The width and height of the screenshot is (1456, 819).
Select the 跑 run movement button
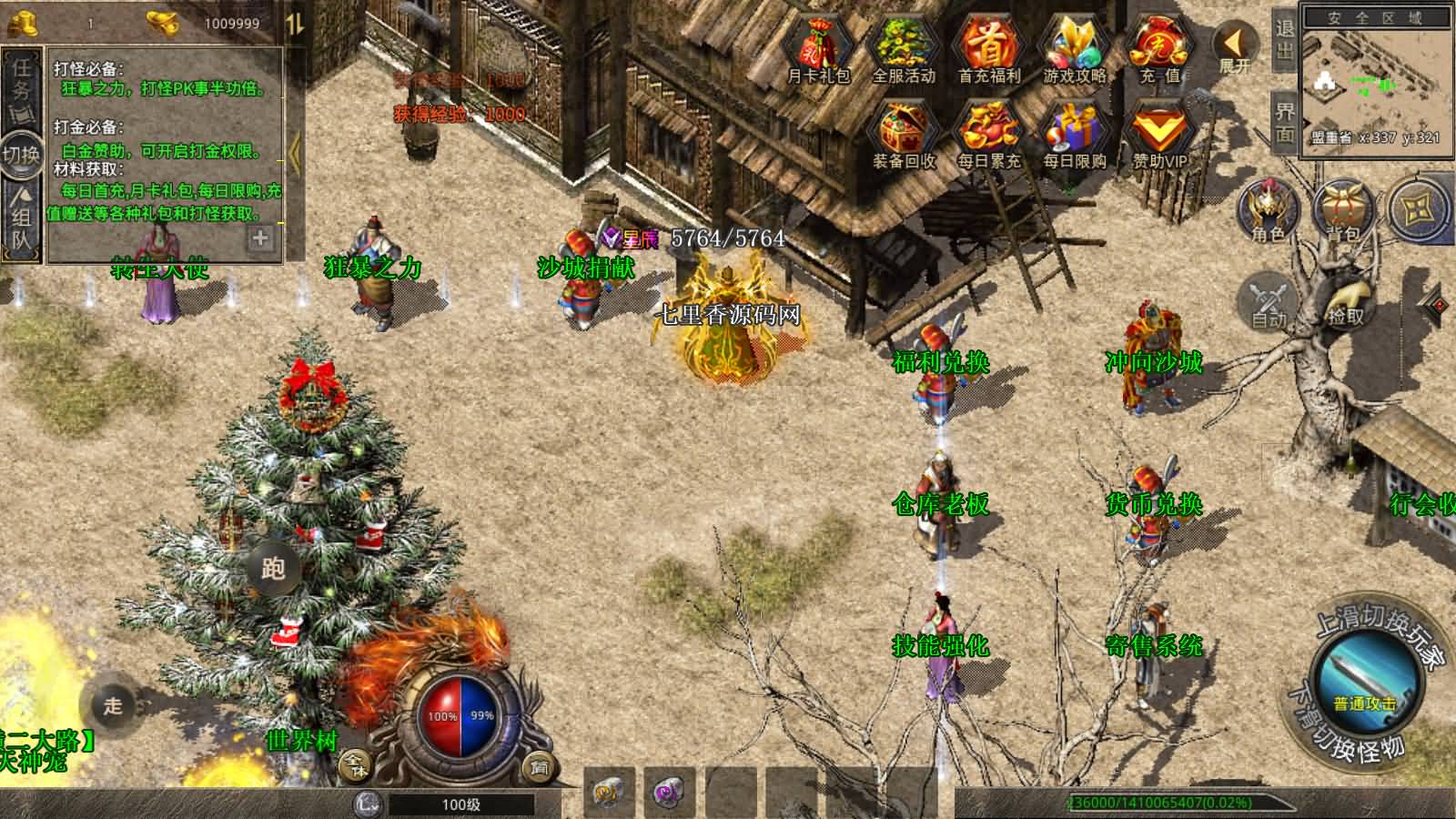coord(273,569)
